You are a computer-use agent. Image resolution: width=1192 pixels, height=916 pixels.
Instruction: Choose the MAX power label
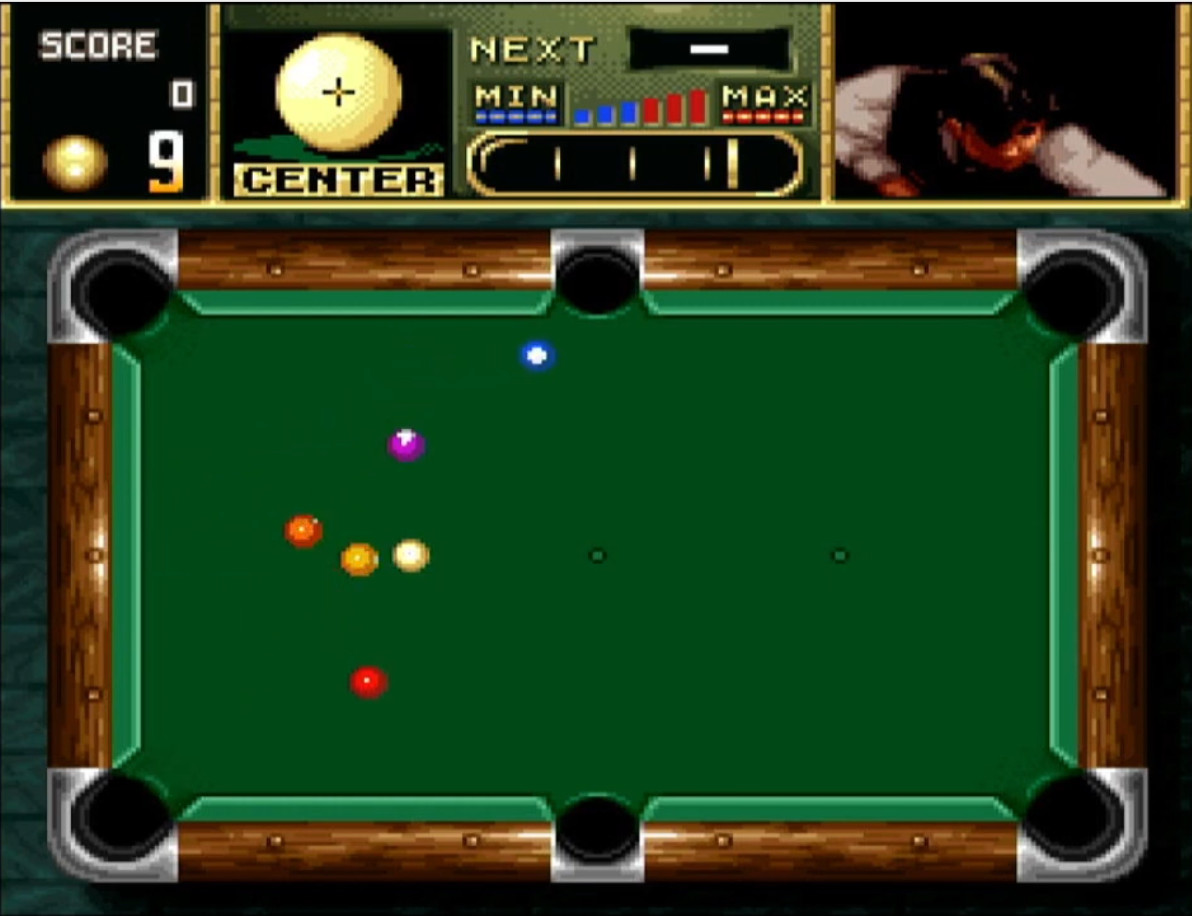tap(765, 99)
